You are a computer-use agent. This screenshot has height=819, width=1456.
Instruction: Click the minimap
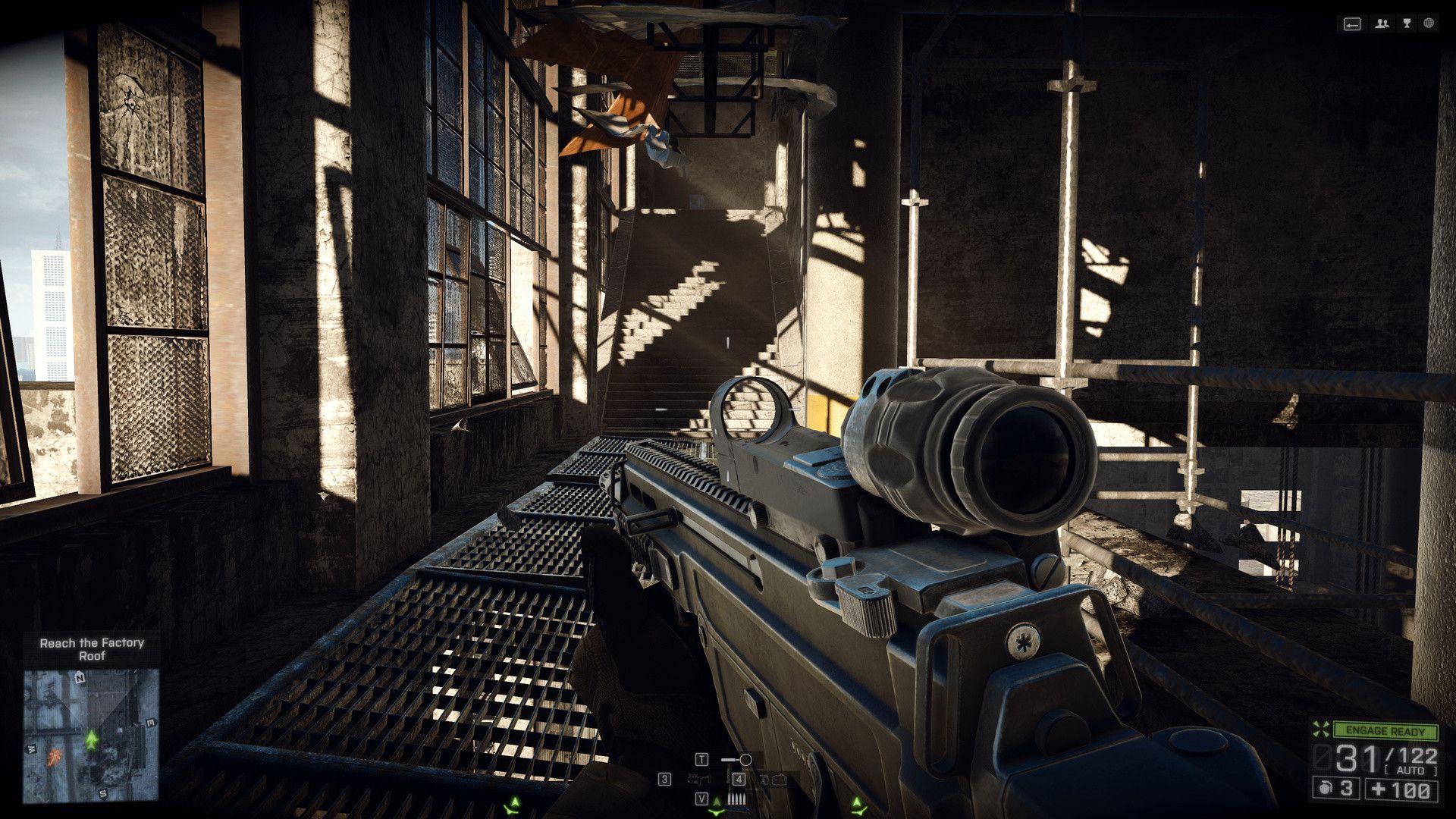91,734
